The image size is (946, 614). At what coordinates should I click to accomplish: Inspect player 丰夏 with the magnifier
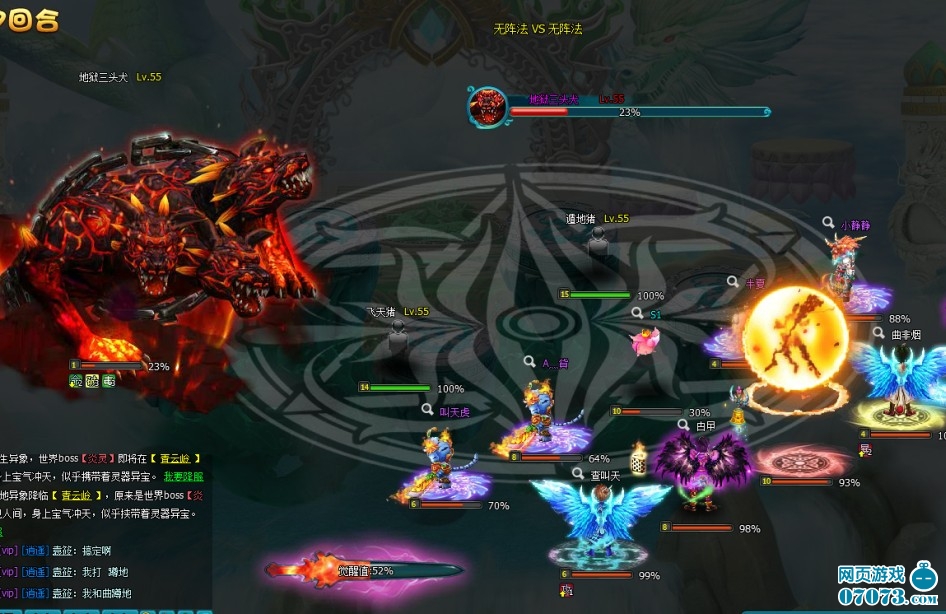coord(733,282)
